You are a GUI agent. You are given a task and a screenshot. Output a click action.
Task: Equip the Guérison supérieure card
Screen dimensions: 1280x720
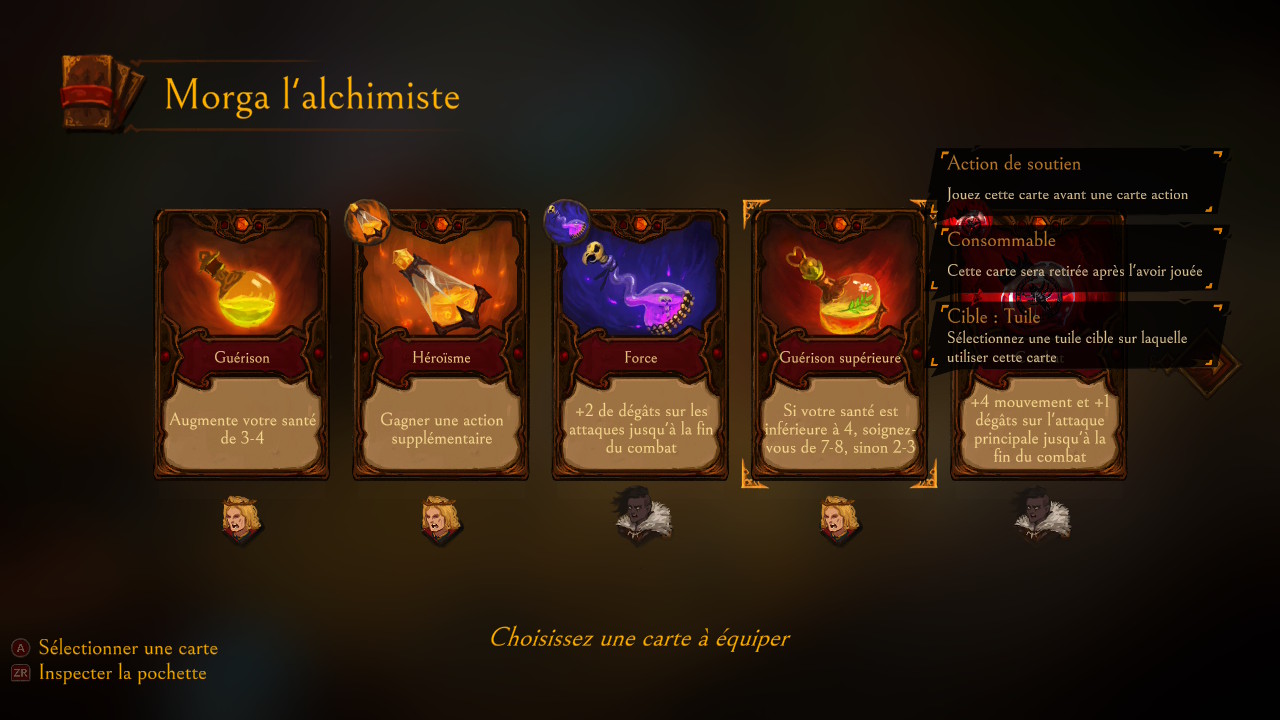click(839, 345)
